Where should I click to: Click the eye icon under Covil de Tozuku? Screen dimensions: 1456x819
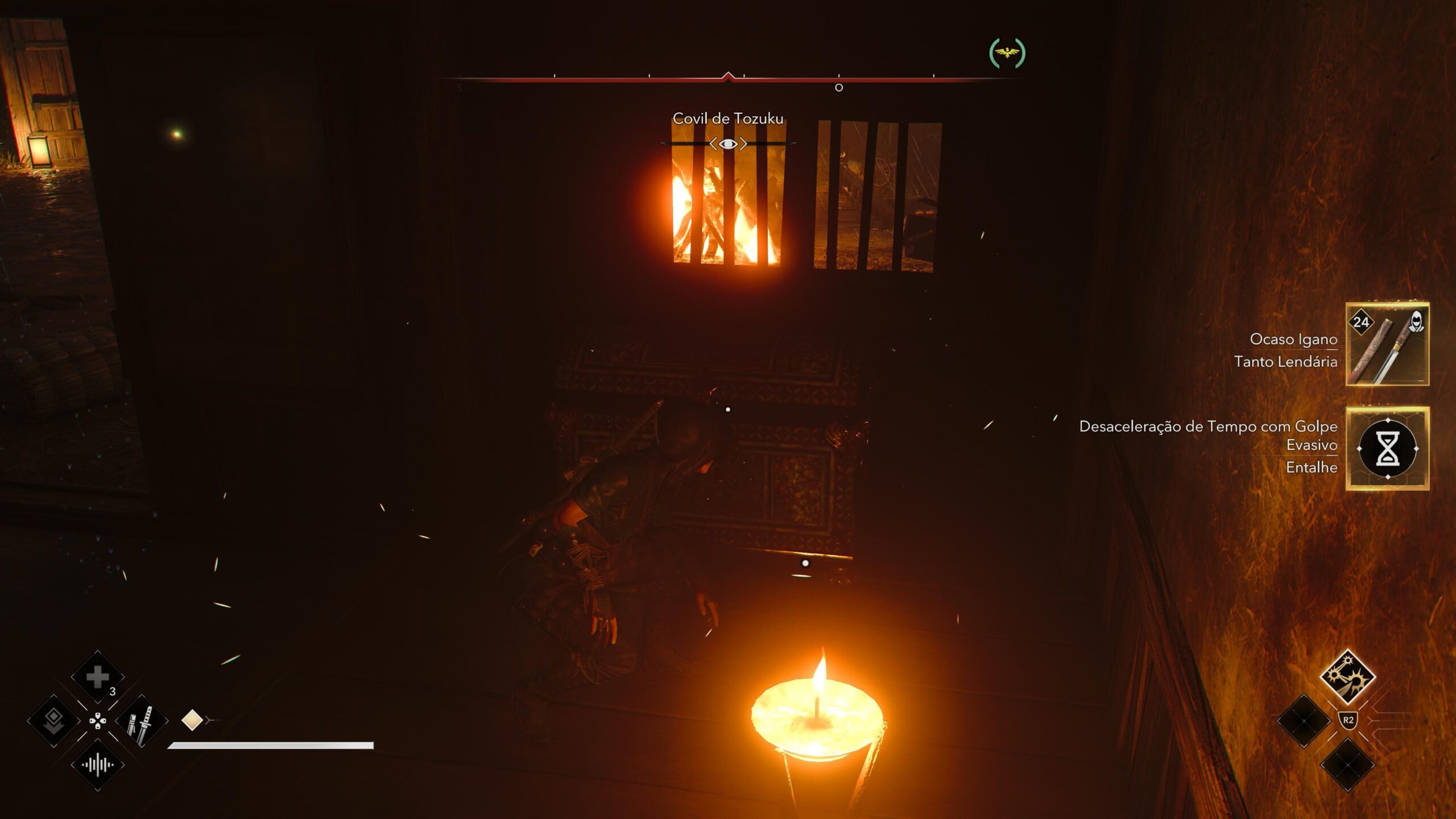[x=728, y=144]
